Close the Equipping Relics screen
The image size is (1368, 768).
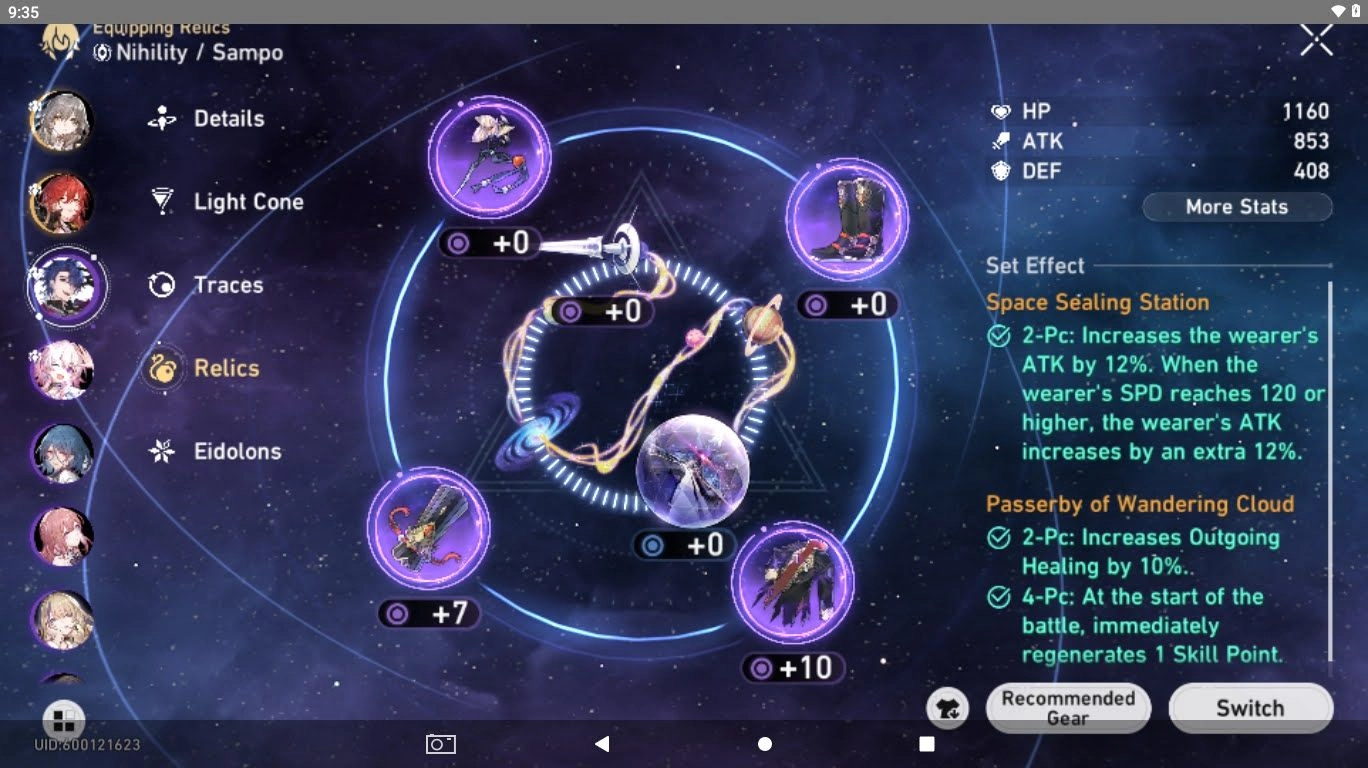pyautogui.click(x=1315, y=40)
